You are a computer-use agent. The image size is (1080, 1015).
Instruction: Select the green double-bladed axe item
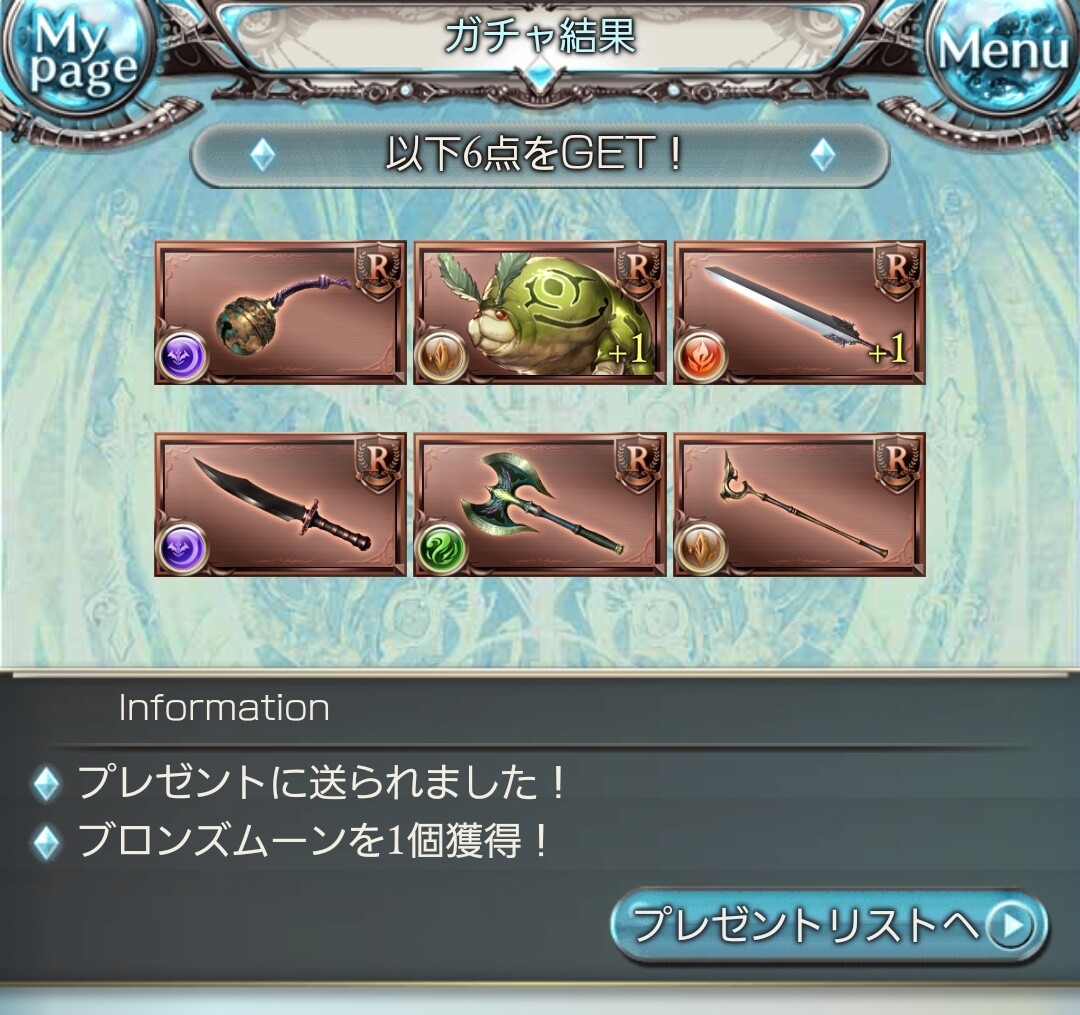[540, 504]
